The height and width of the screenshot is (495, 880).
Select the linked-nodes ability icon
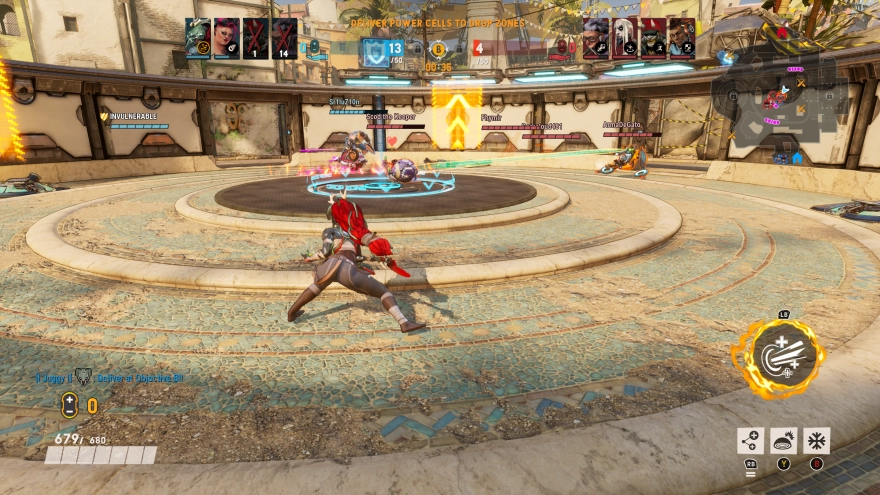click(750, 440)
